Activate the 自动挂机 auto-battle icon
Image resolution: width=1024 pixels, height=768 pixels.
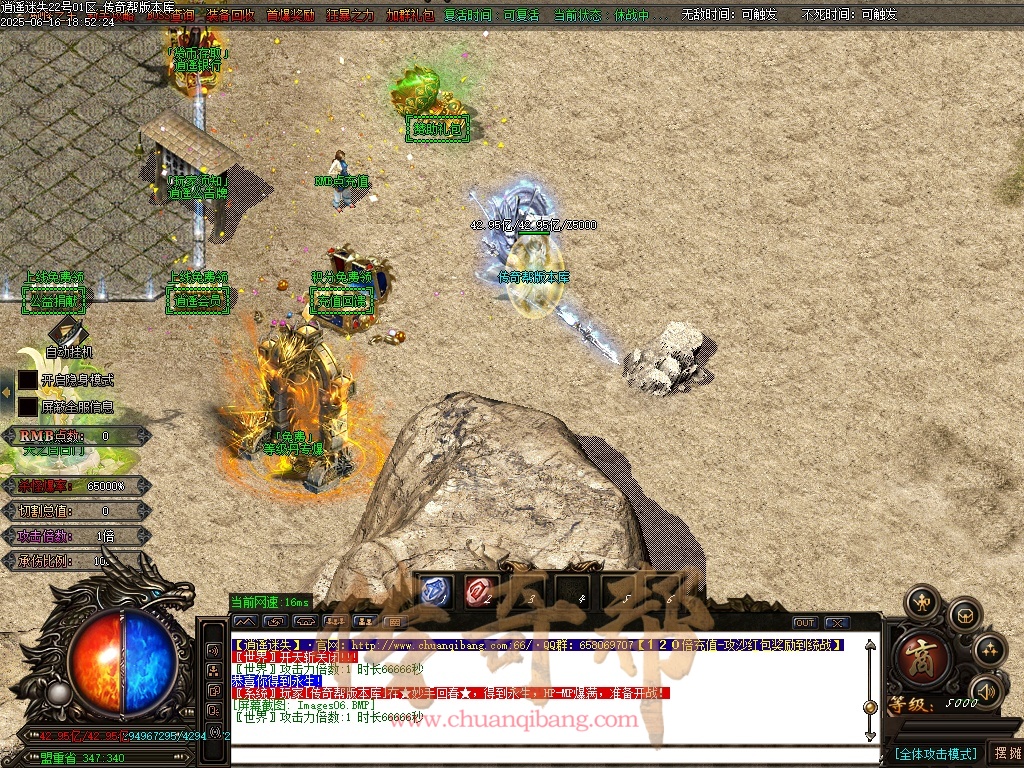(x=68, y=332)
